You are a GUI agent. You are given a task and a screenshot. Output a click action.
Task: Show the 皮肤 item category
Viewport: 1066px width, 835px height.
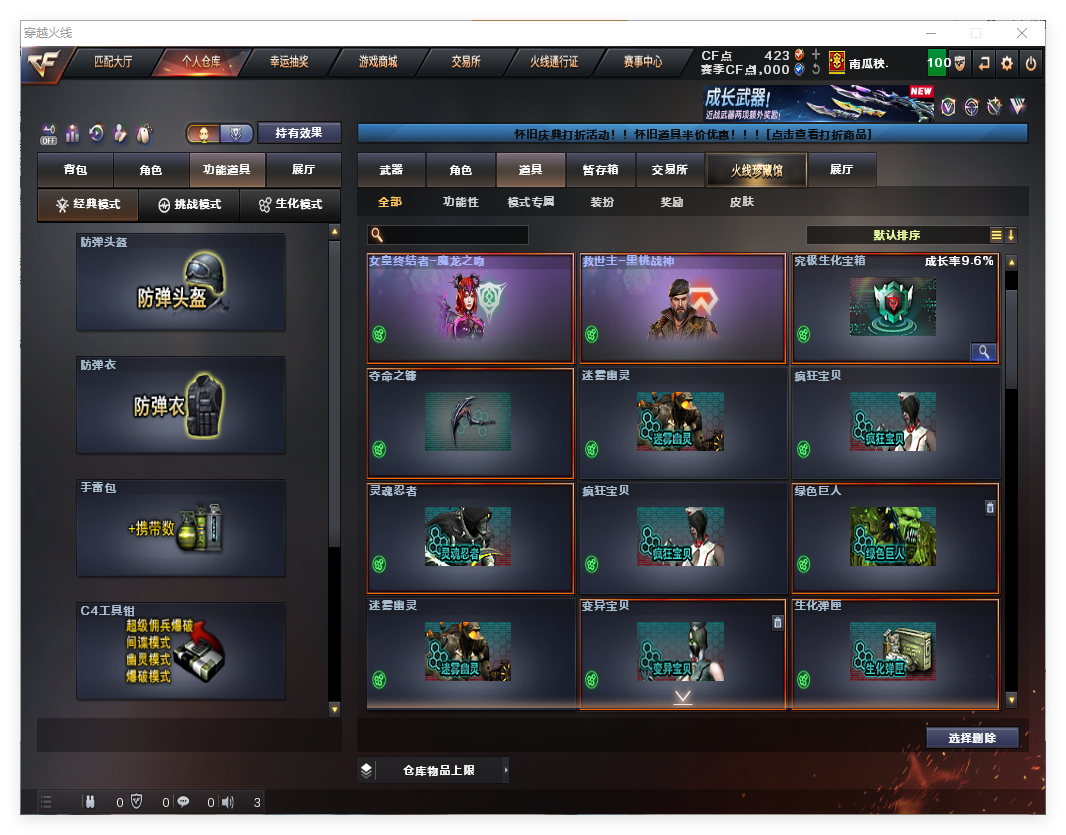point(742,202)
